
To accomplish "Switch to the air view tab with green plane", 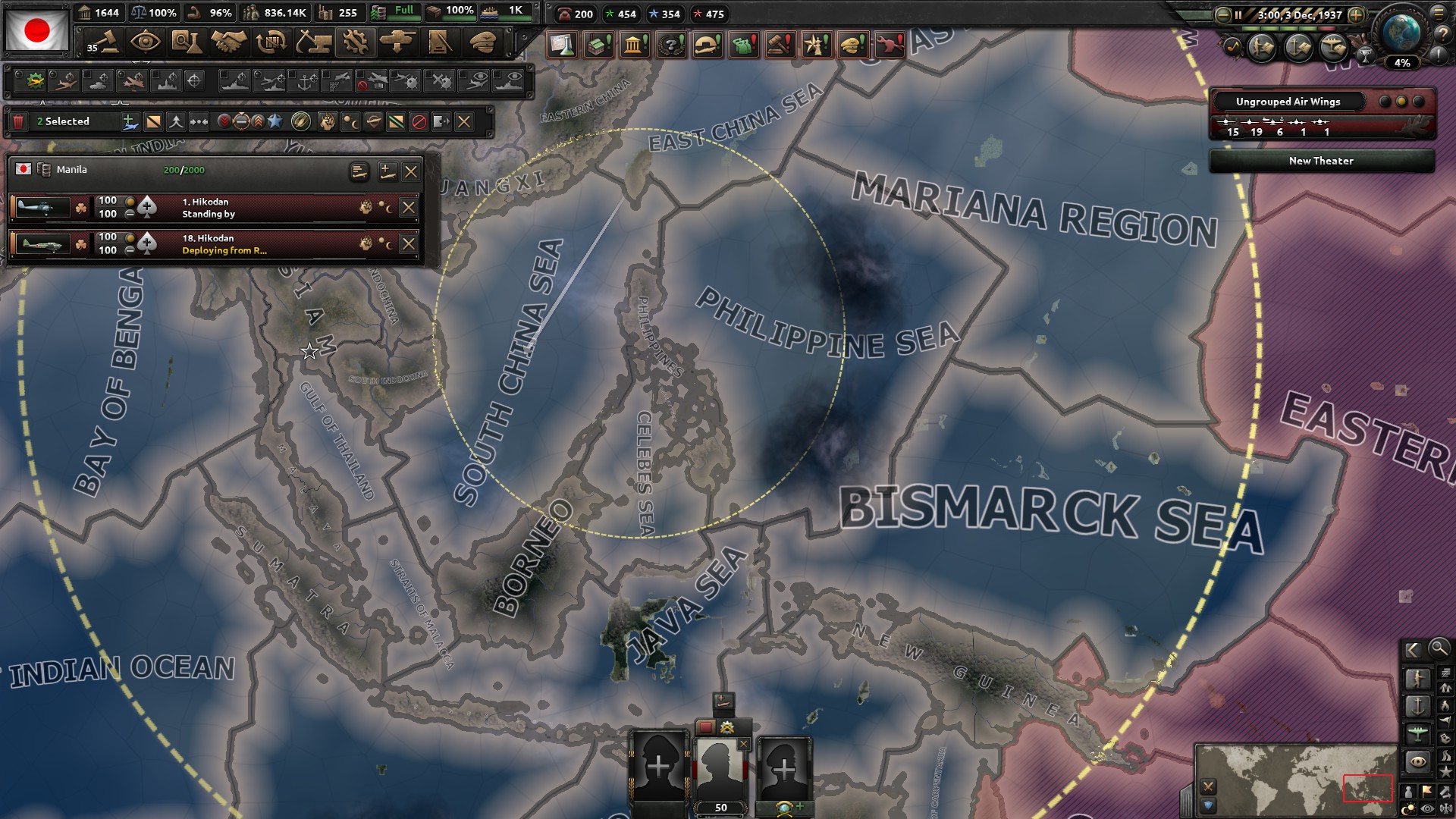I will point(1417,733).
